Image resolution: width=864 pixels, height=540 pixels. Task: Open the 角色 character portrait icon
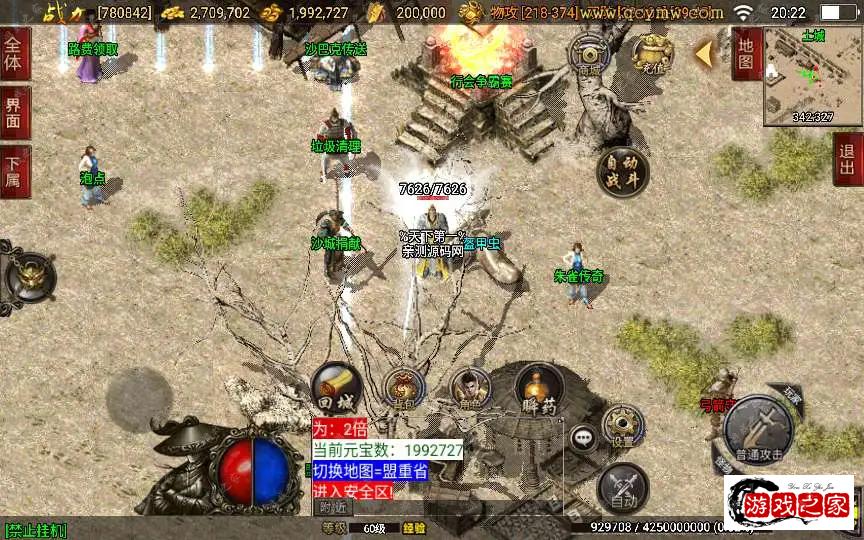pos(470,388)
